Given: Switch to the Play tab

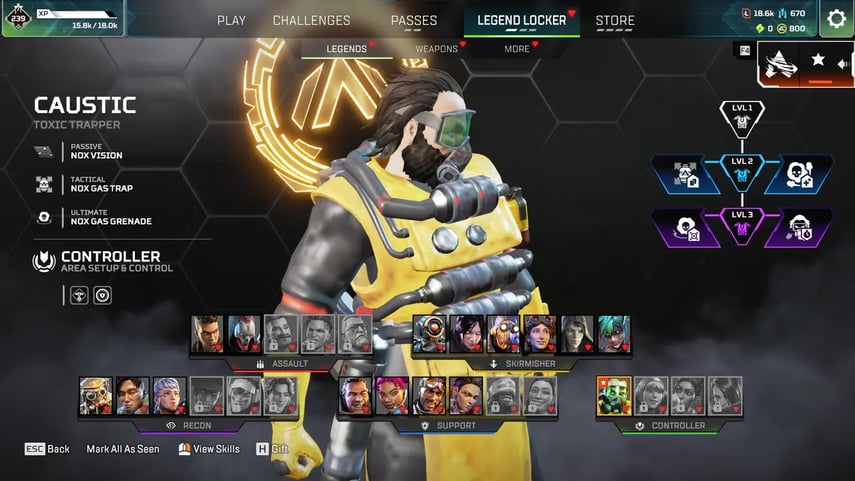Looking at the screenshot, I should (231, 20).
